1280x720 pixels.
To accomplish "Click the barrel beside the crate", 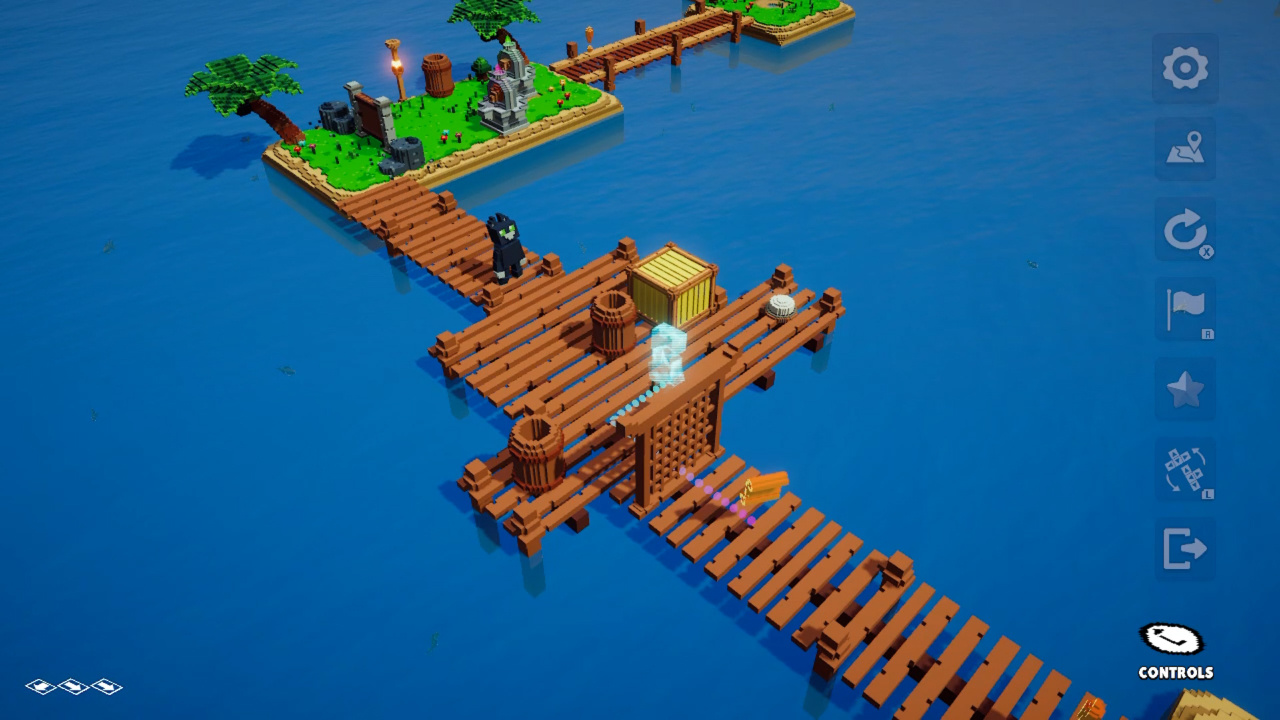I will click(x=612, y=320).
